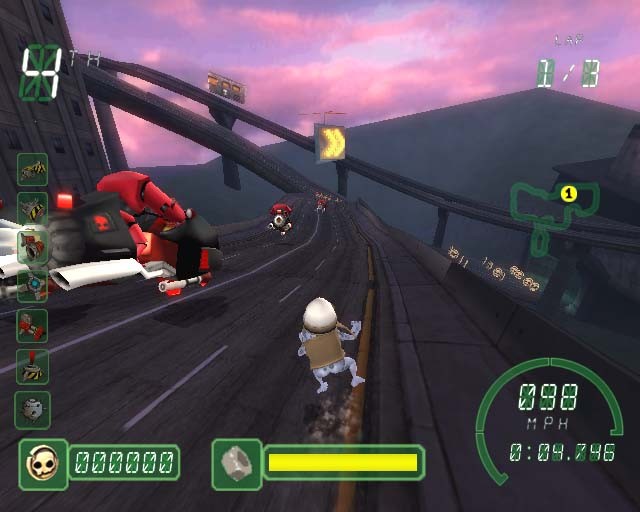Select the red joystick detonator icon
640x512 pixels.
pos(32,367)
